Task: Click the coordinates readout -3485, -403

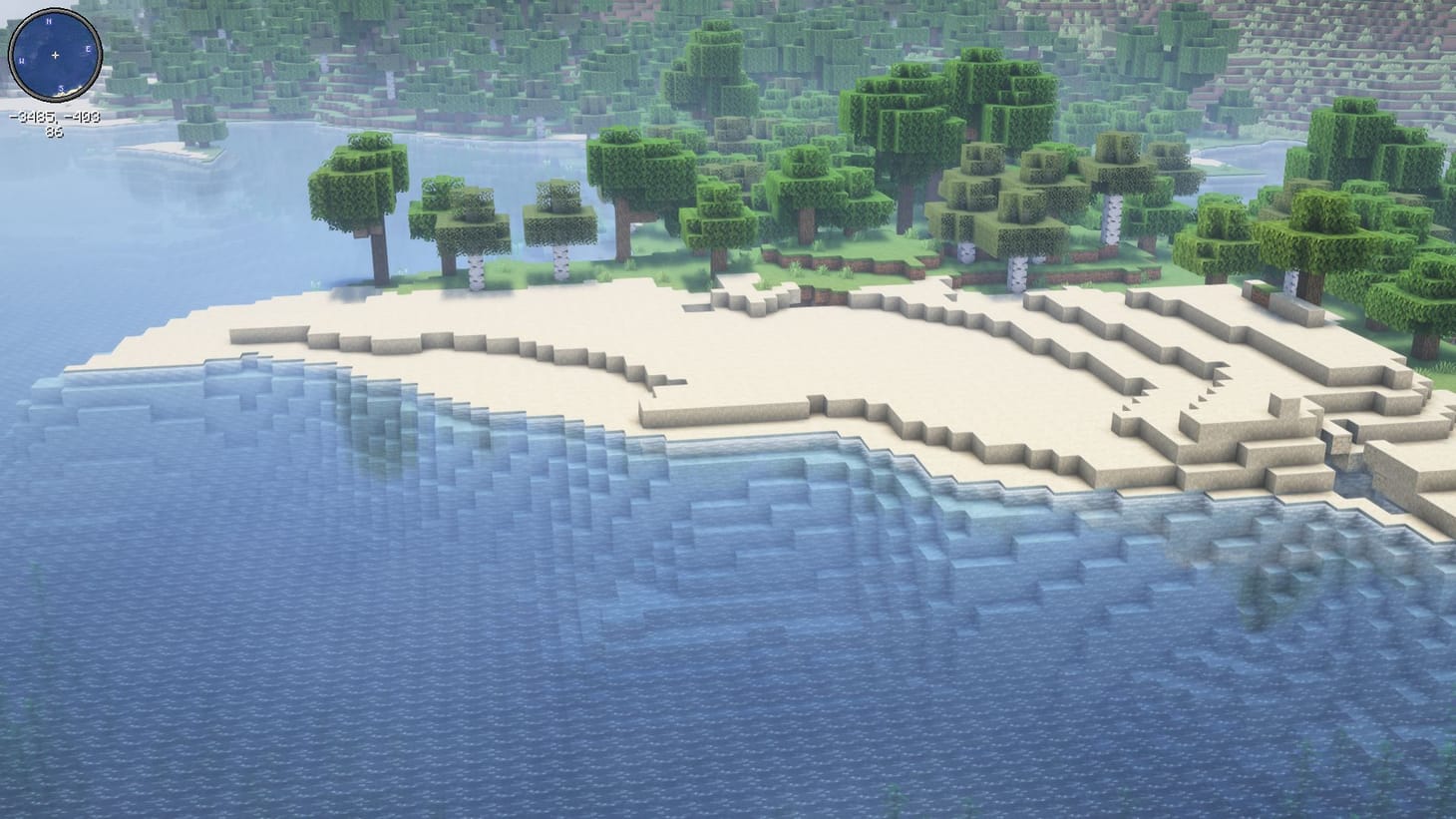Action: point(55,118)
